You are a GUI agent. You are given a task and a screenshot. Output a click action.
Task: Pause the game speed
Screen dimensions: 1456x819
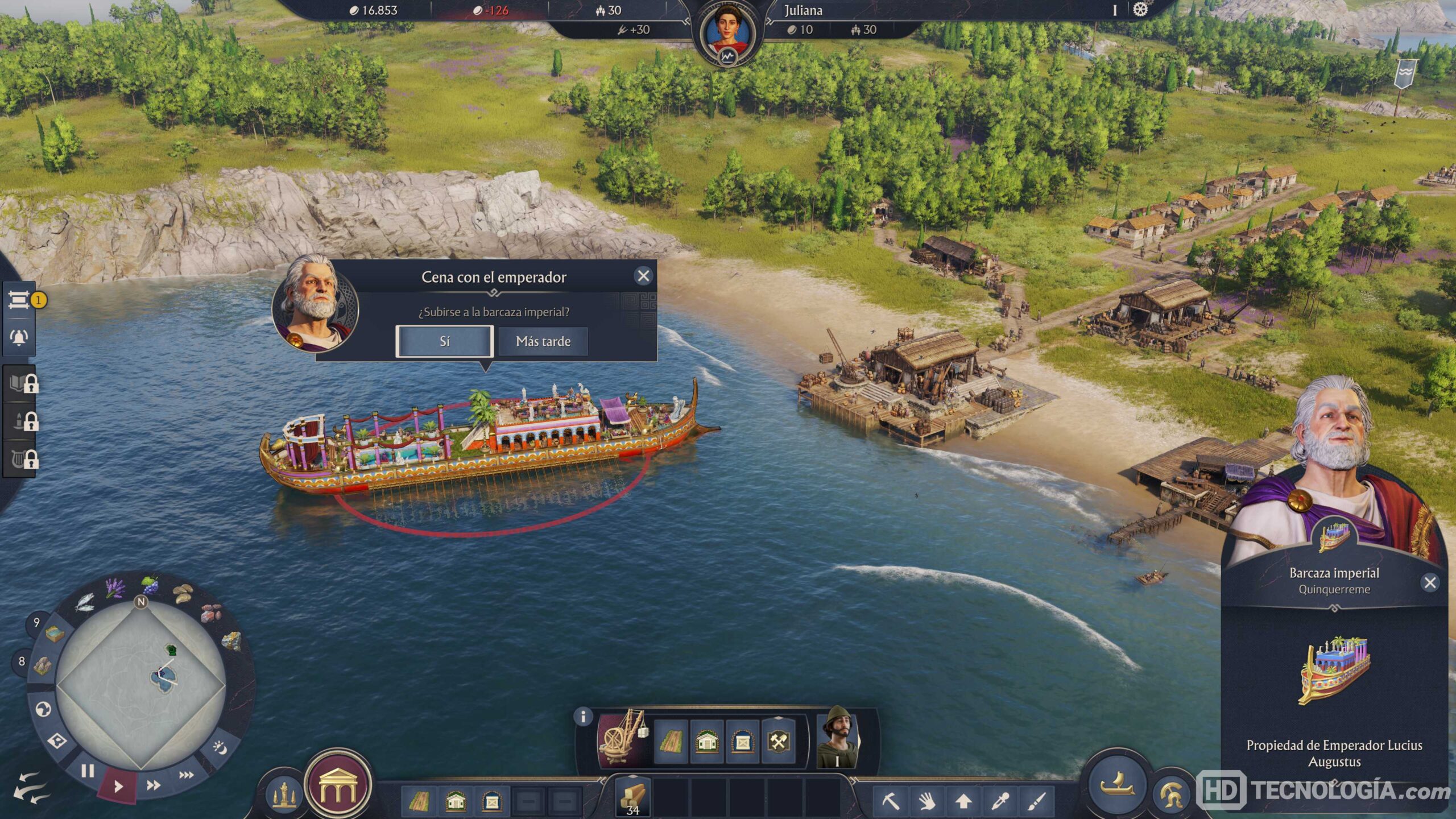(87, 771)
